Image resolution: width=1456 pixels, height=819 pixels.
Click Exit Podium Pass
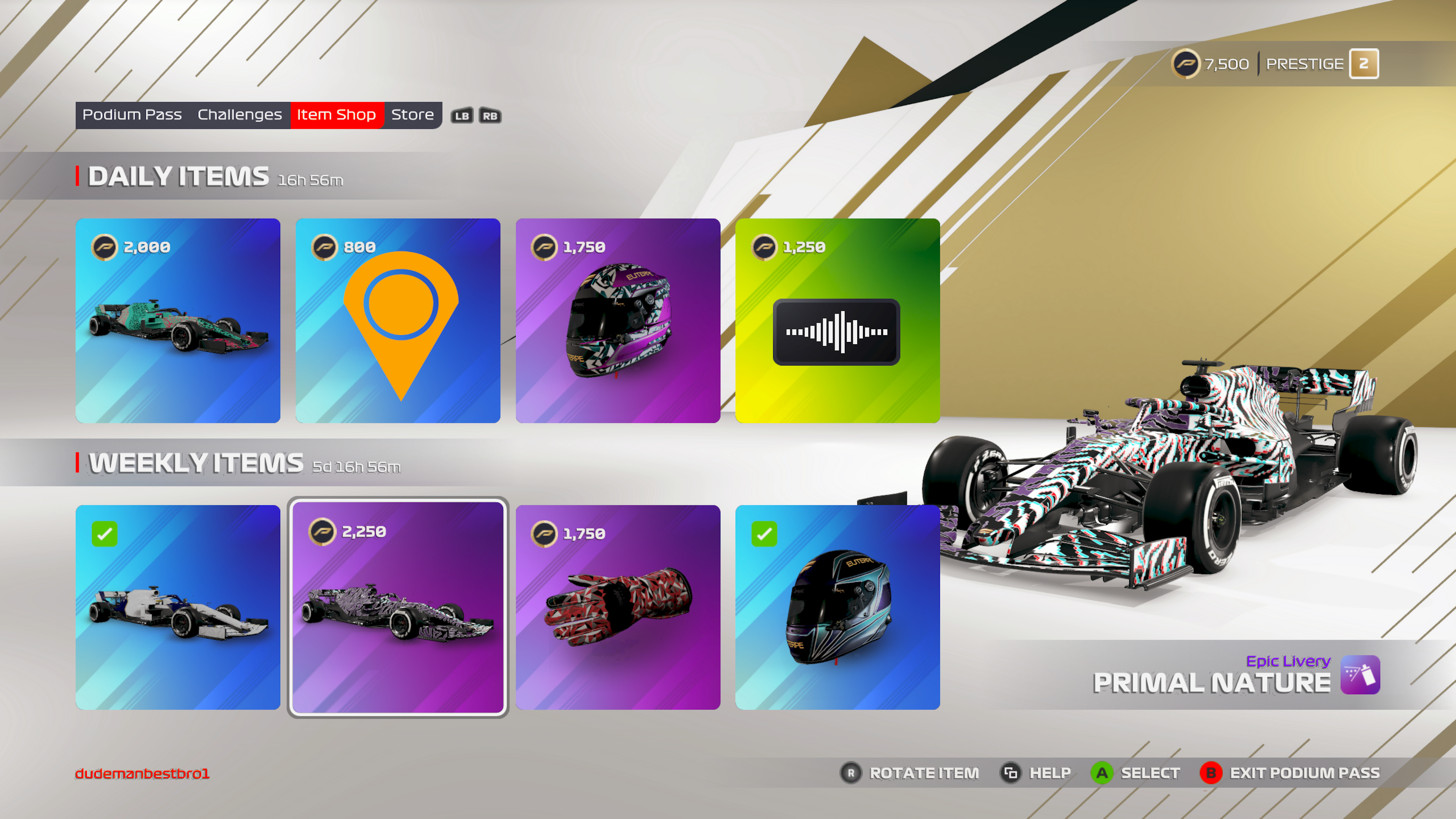pyautogui.click(x=1290, y=773)
